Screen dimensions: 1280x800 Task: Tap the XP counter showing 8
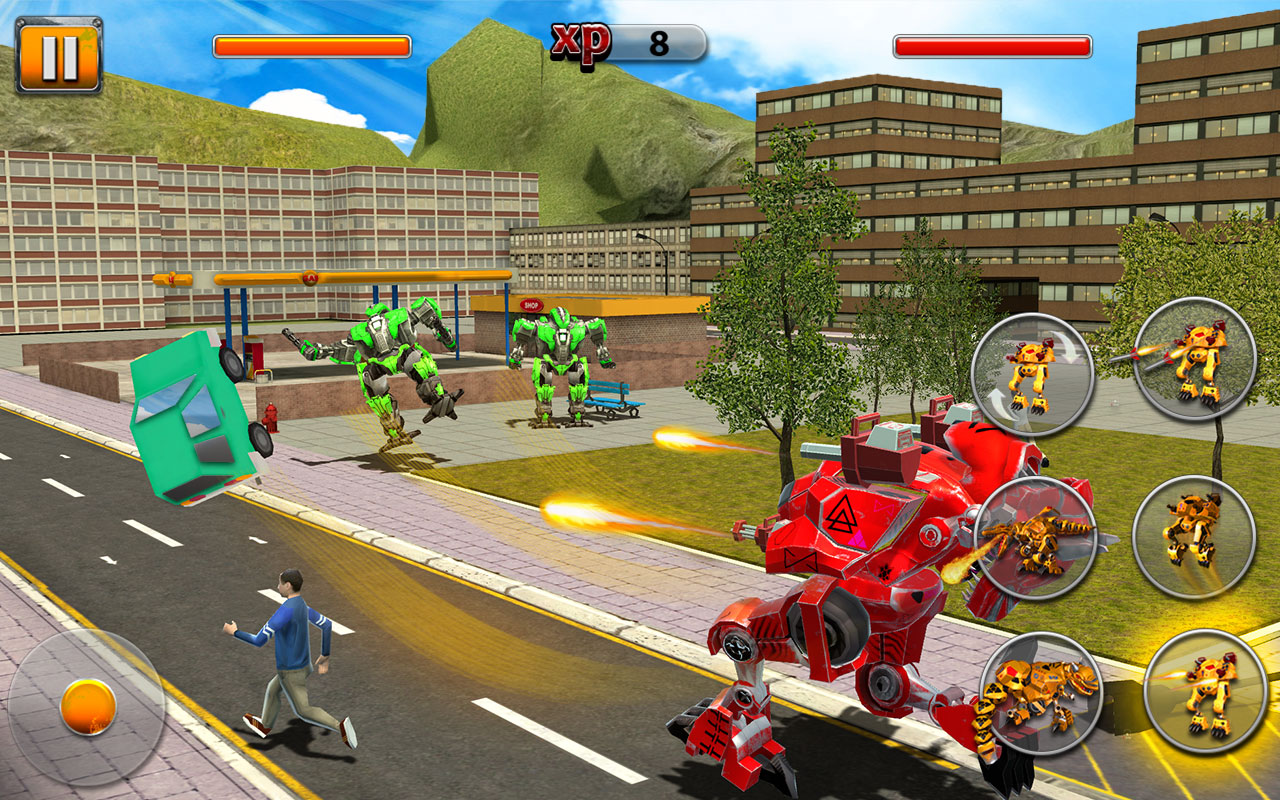(x=660, y=42)
